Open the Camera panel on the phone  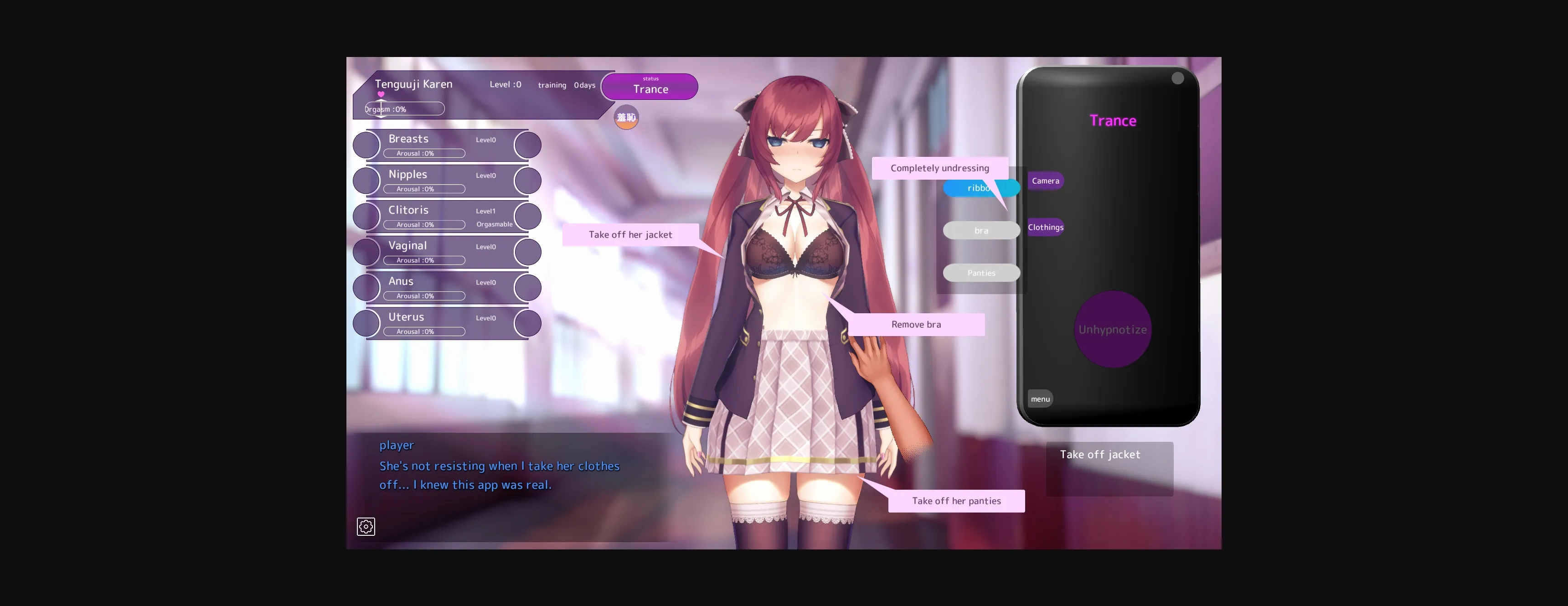coord(1045,180)
